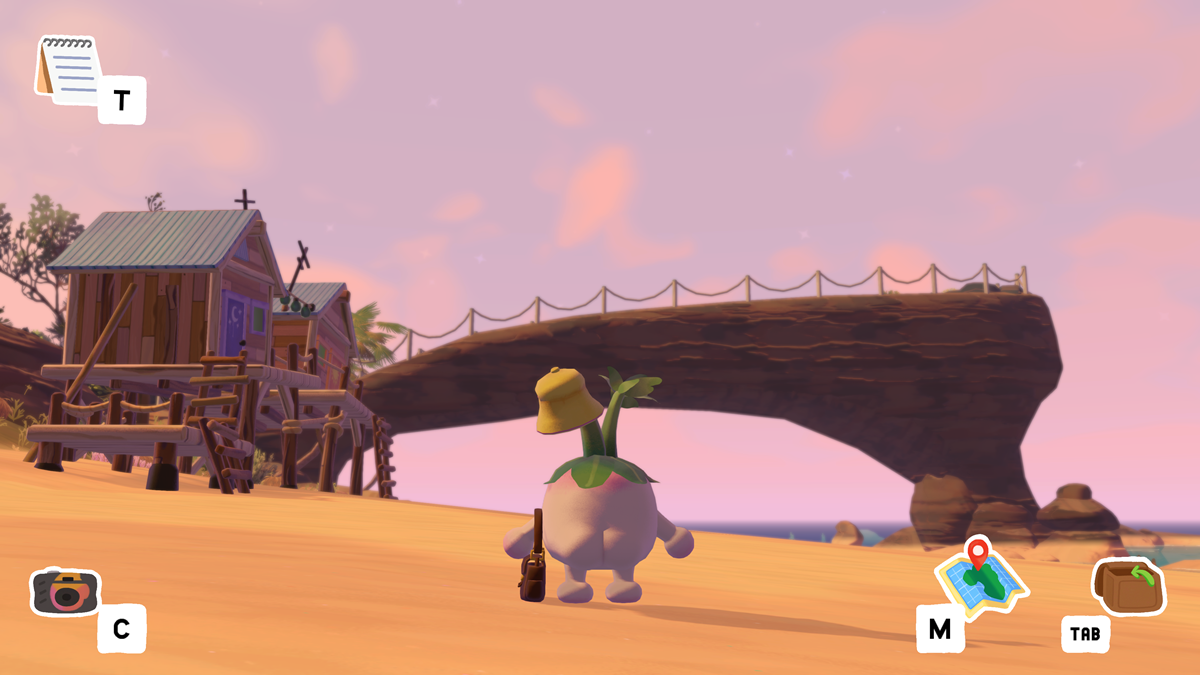Open the map with the red pin
Image resolution: width=1200 pixels, height=675 pixels.
tap(980, 575)
